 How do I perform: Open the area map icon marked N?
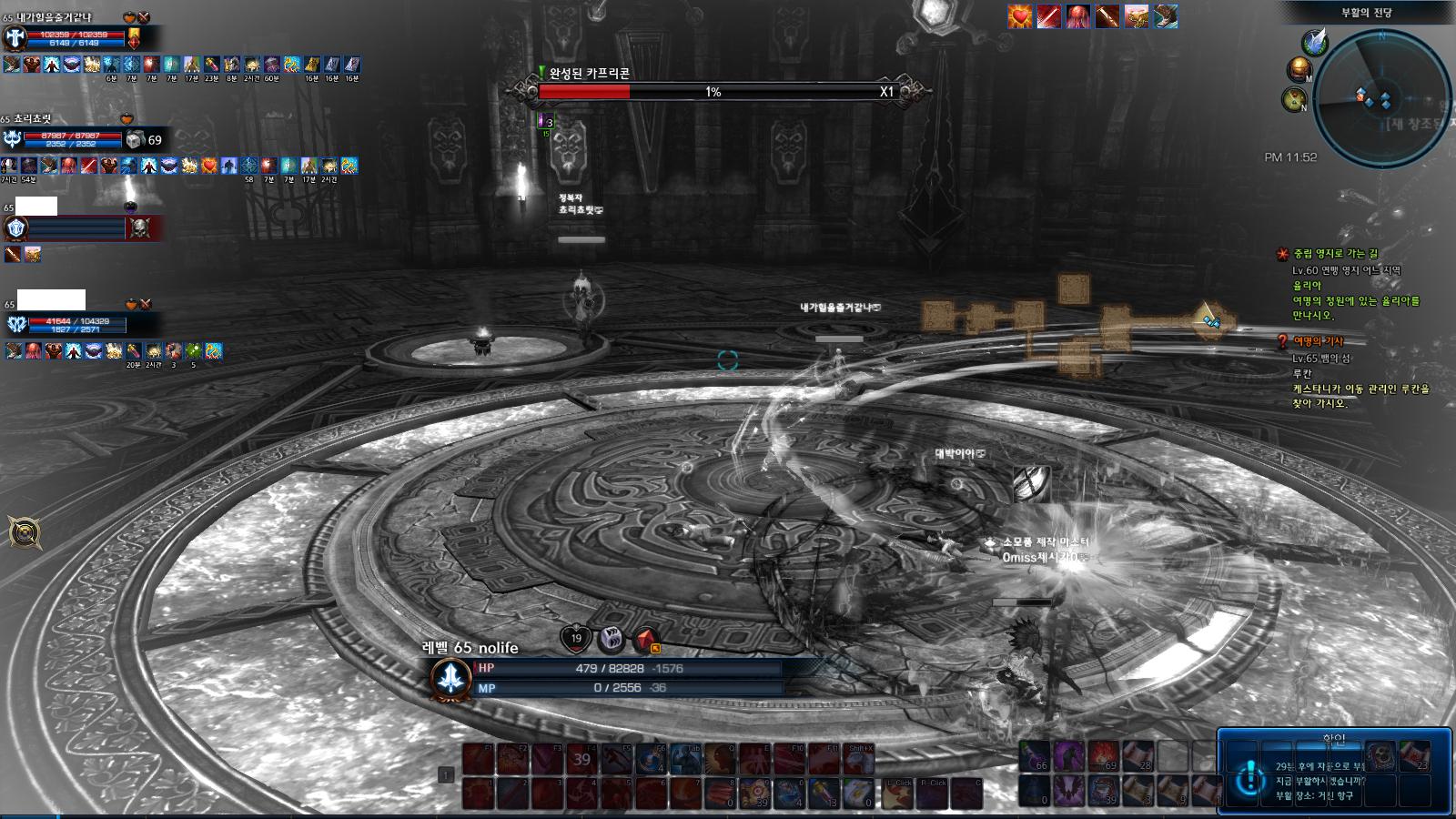(x=1294, y=99)
